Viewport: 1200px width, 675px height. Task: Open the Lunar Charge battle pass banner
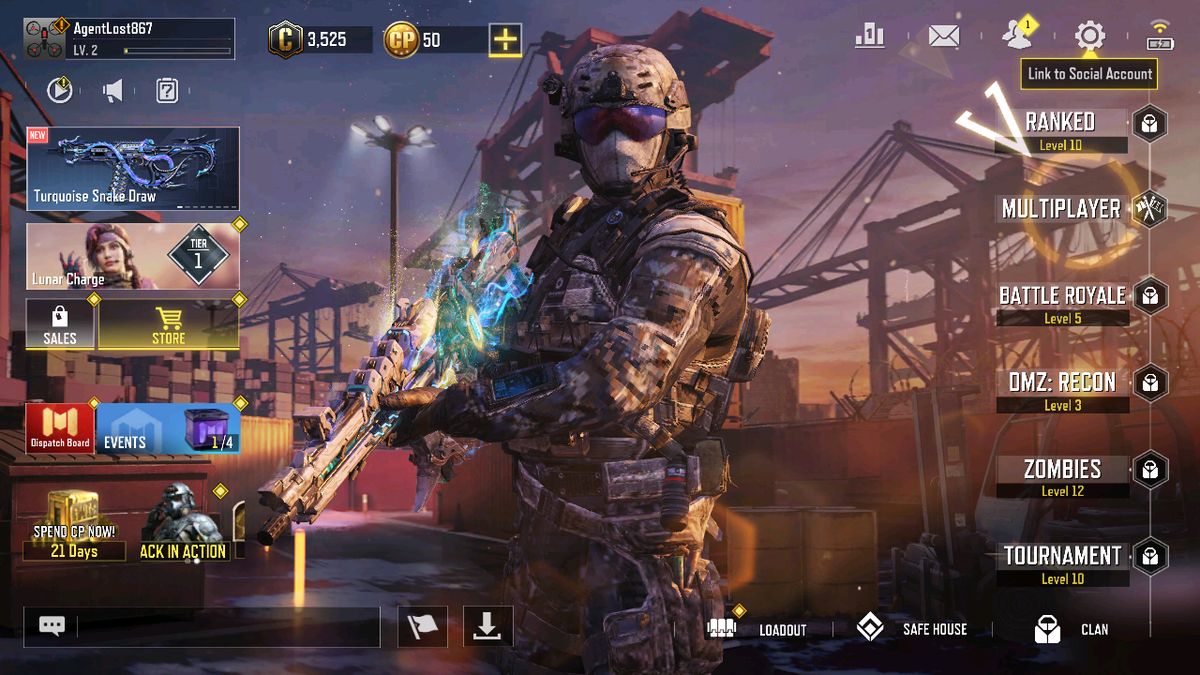[133, 257]
